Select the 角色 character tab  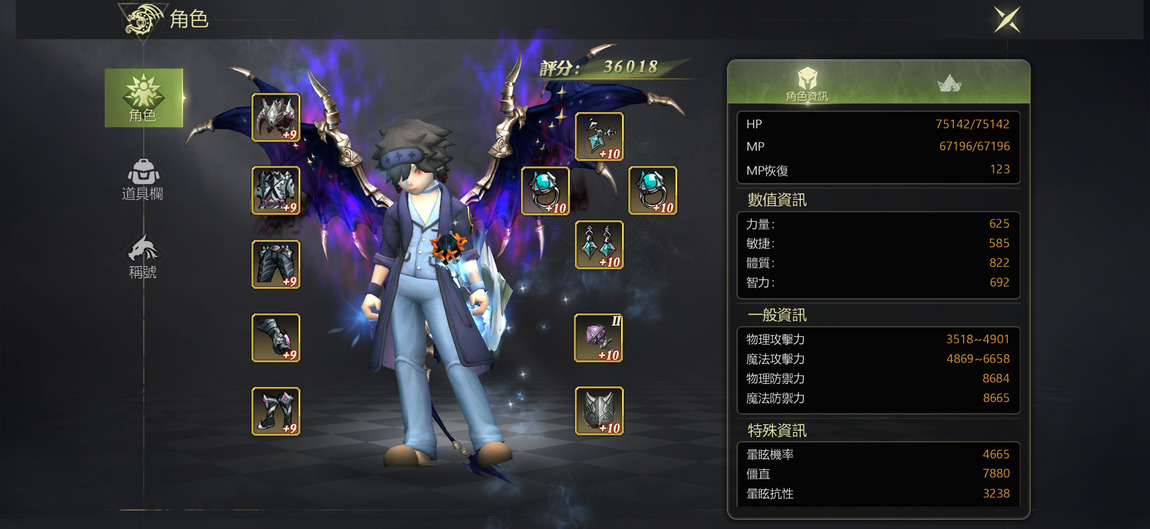[143, 98]
